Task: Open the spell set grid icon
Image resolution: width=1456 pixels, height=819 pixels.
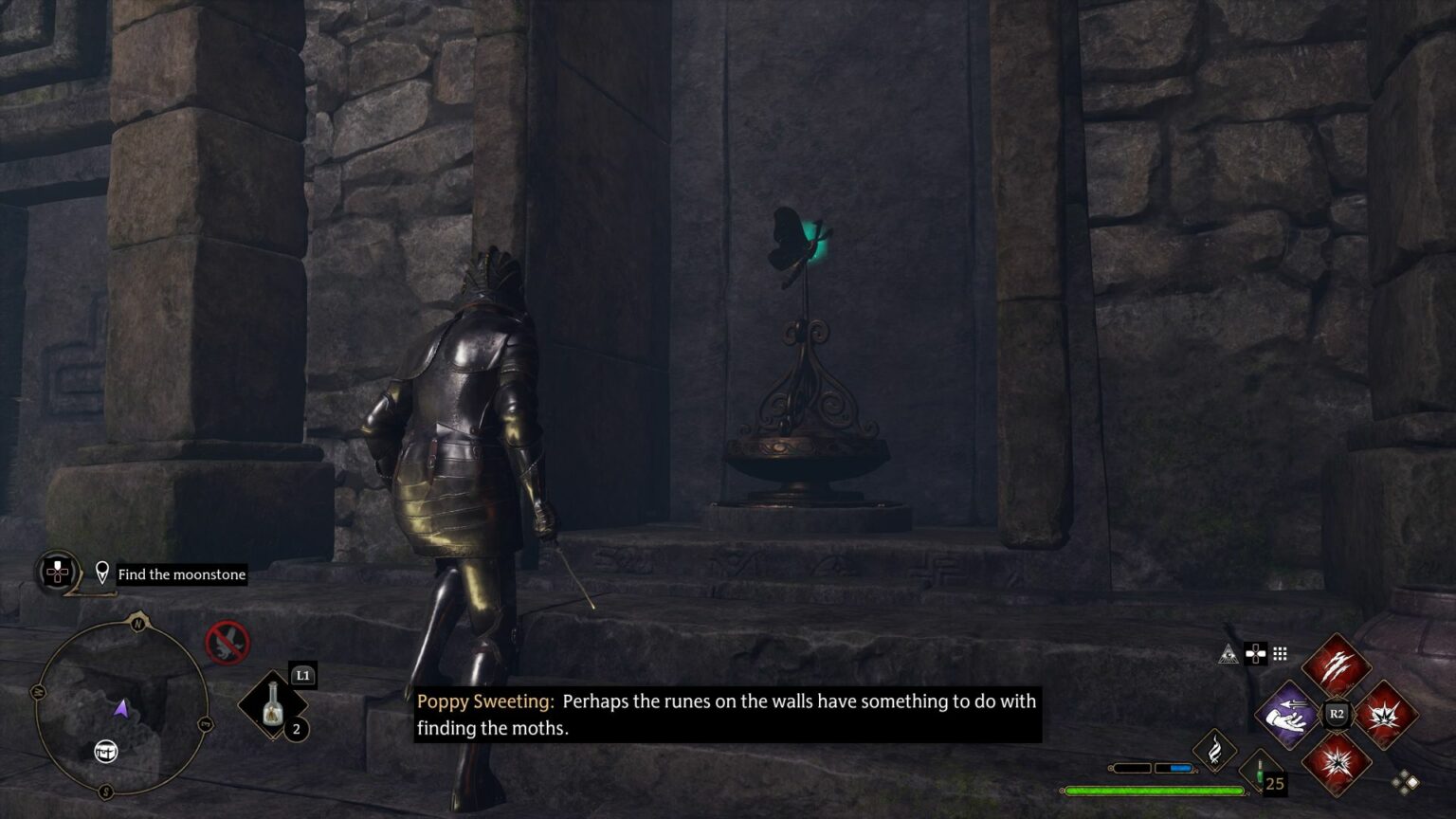Action: point(1279,655)
